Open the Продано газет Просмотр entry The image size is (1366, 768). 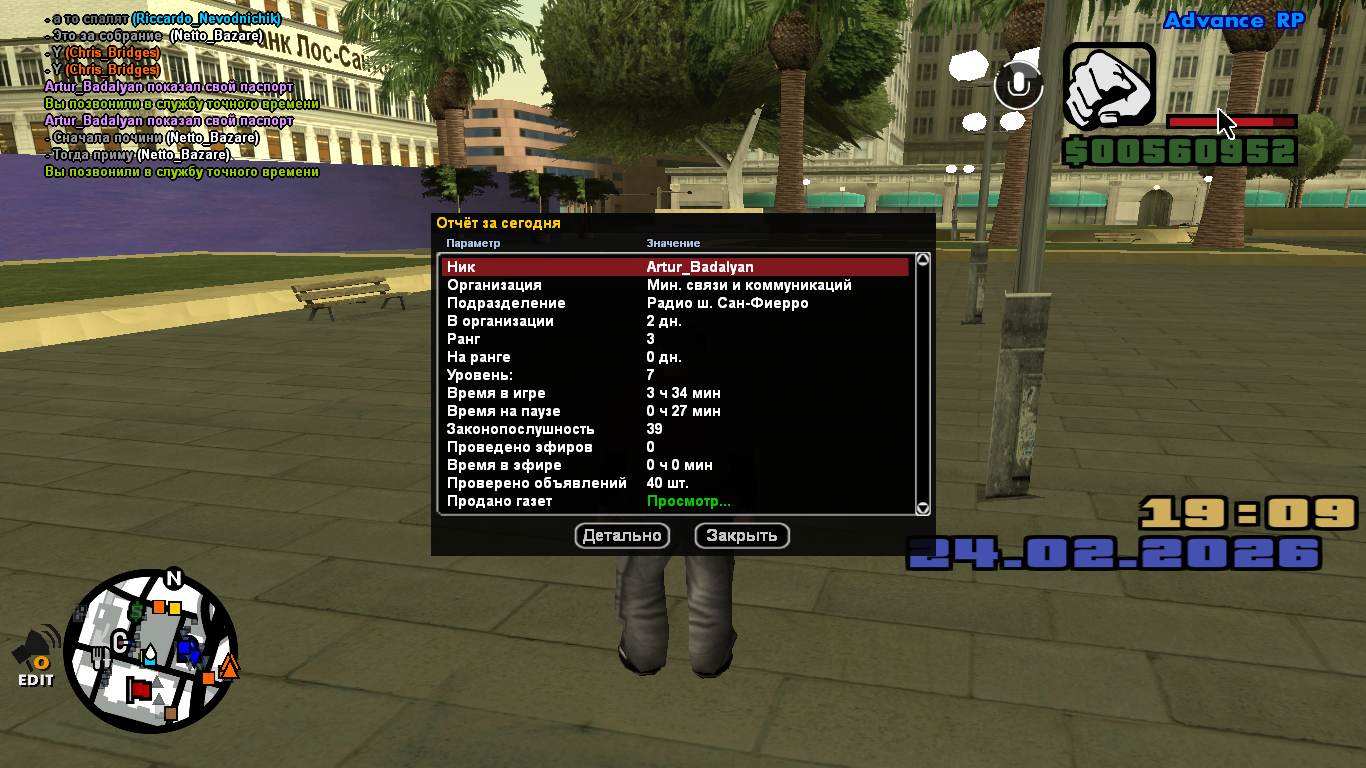688,501
